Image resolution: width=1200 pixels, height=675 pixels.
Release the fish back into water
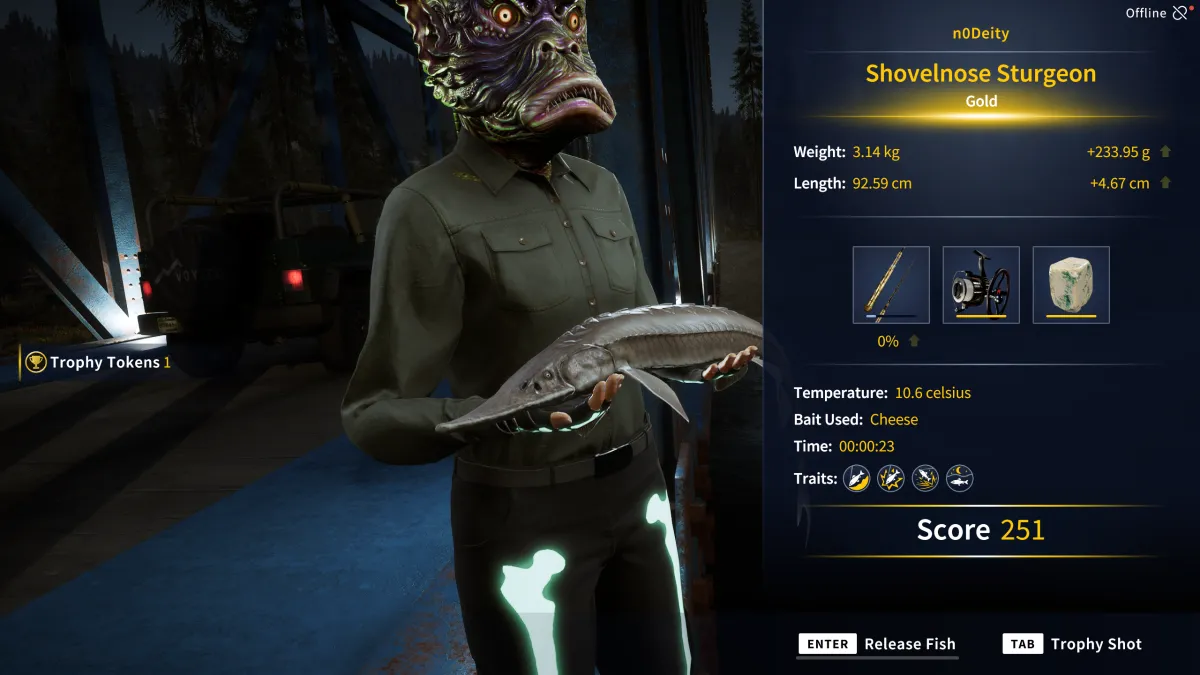pos(877,644)
